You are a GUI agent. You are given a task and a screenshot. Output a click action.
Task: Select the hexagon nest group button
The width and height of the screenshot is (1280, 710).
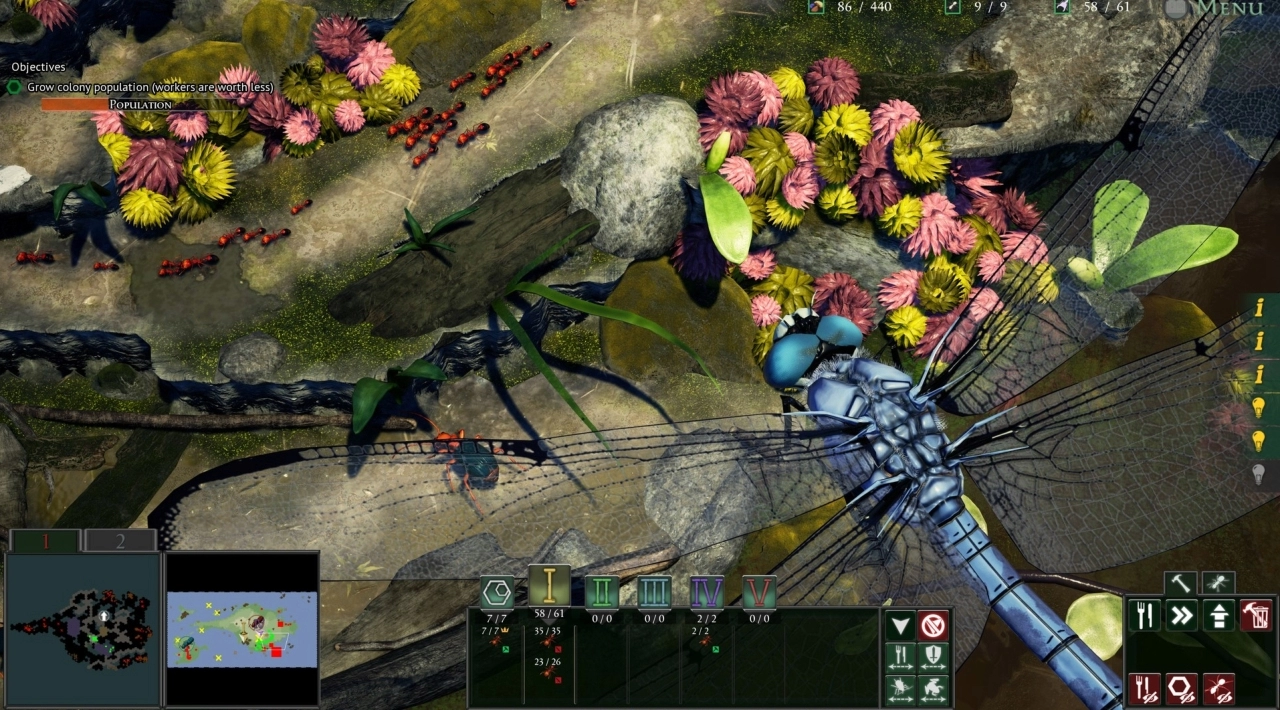pyautogui.click(x=497, y=593)
